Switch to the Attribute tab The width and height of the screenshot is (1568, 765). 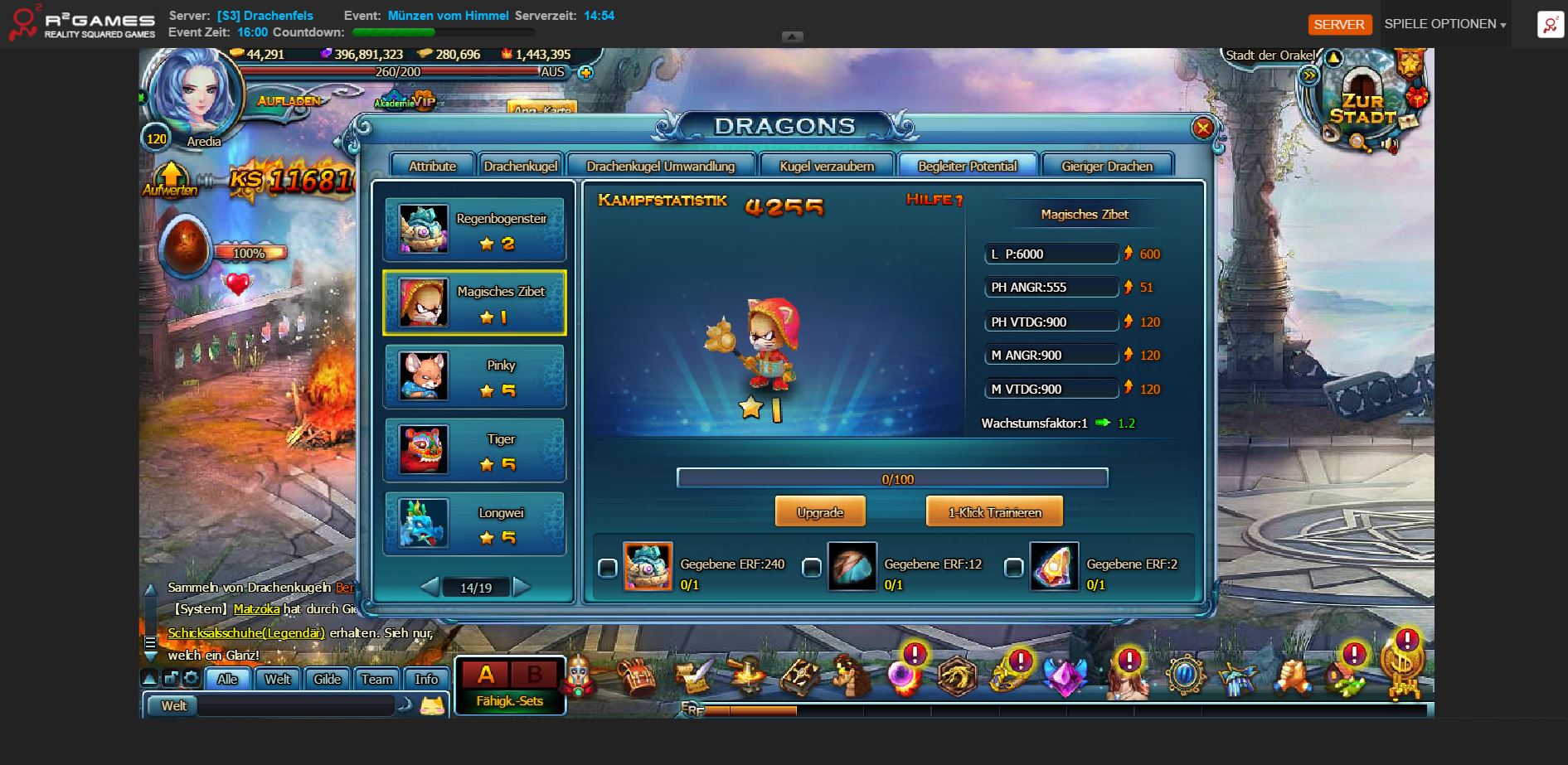tap(432, 166)
